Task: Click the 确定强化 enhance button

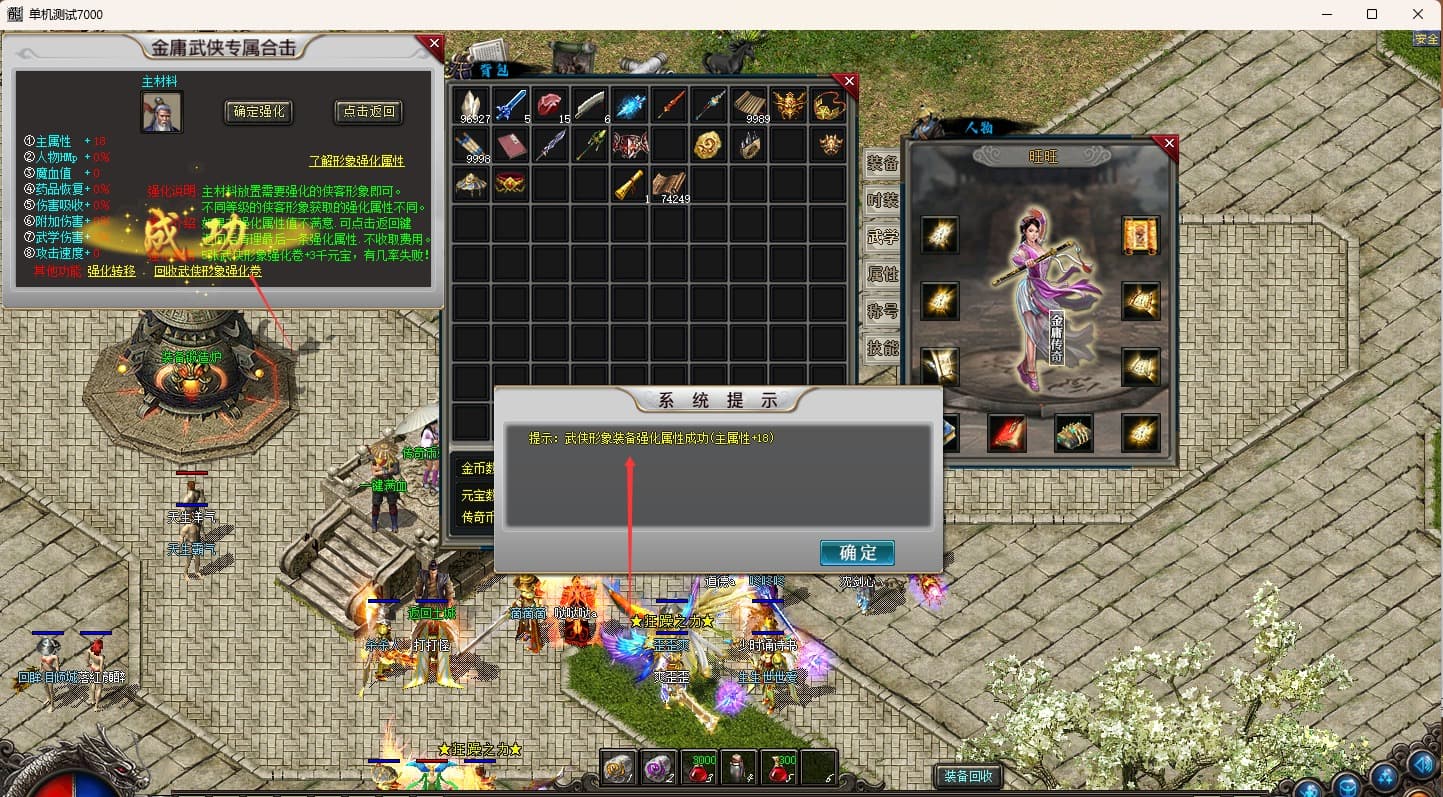Action: point(259,112)
